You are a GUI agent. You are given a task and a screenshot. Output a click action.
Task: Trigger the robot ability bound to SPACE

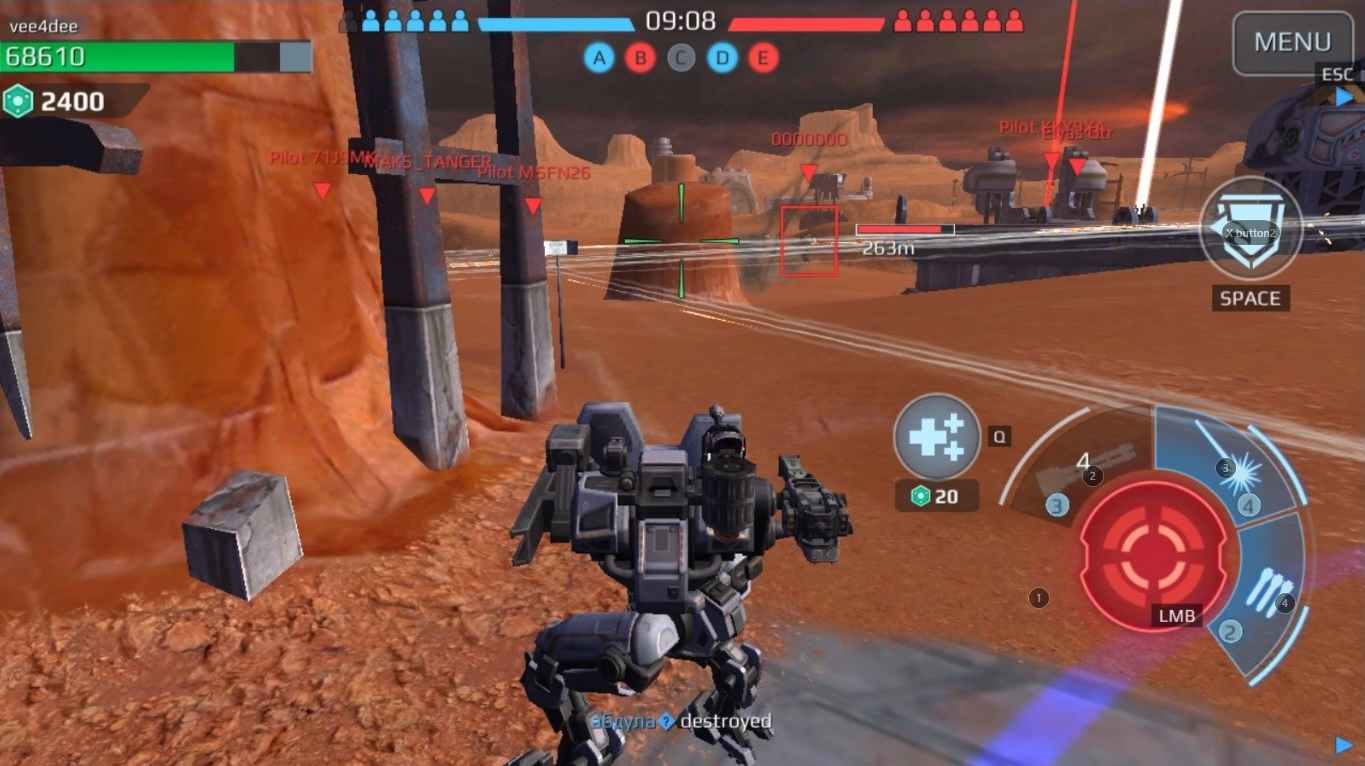pyautogui.click(x=1249, y=230)
